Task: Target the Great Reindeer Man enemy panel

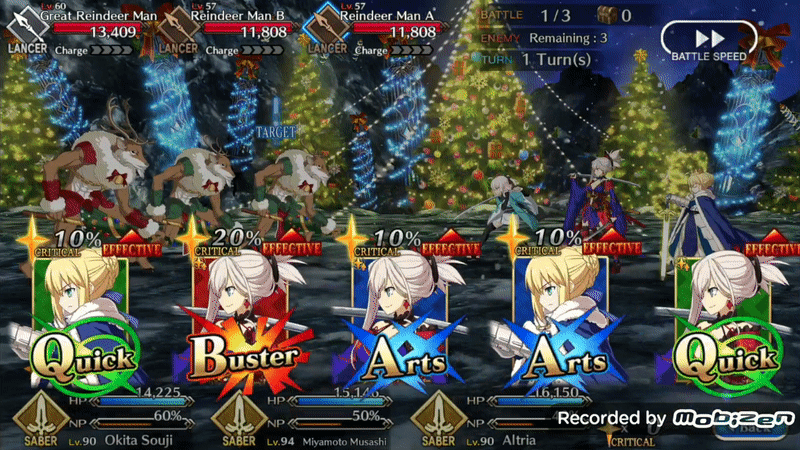Action: [78, 30]
